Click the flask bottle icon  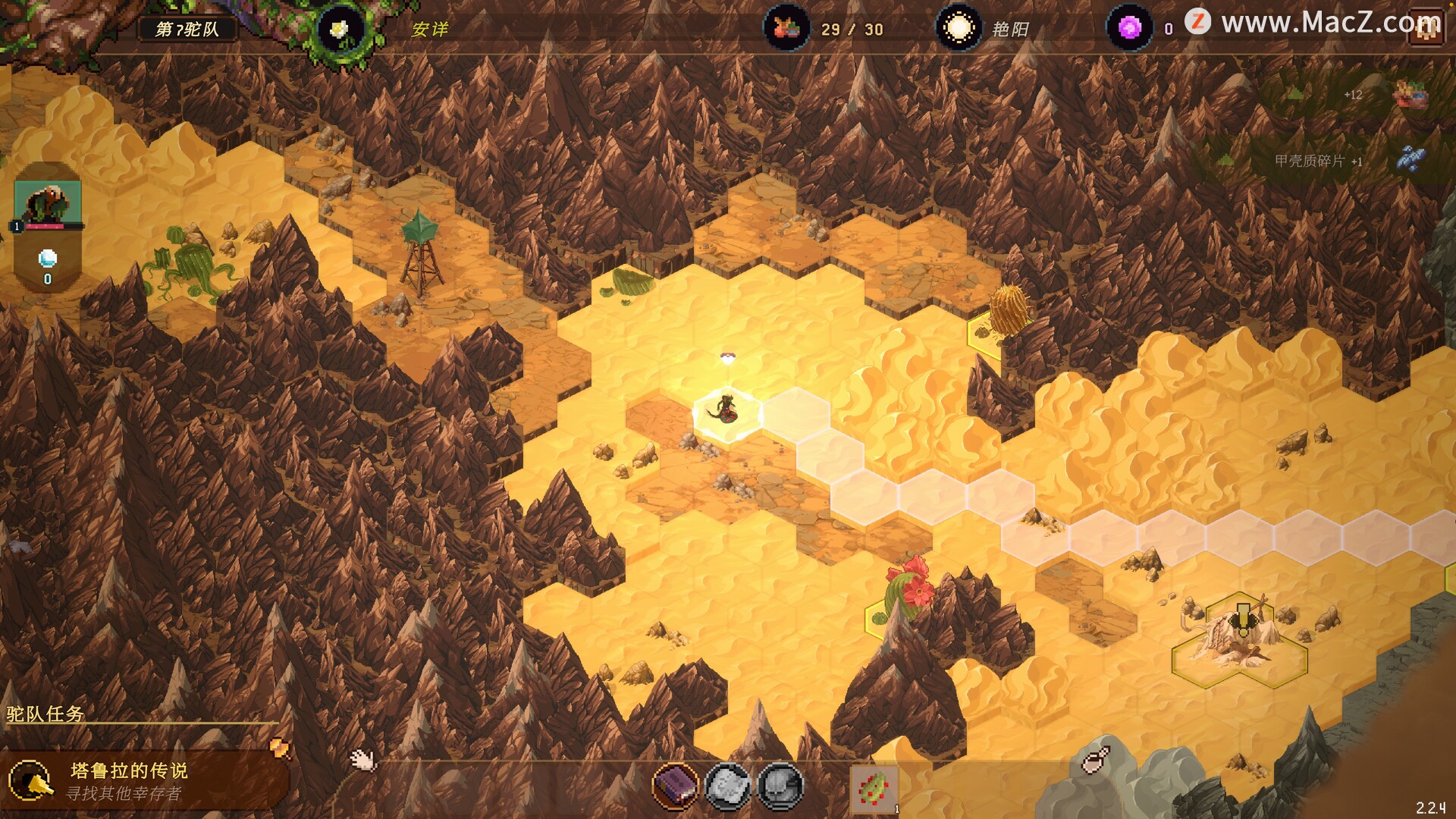[x=1095, y=759]
